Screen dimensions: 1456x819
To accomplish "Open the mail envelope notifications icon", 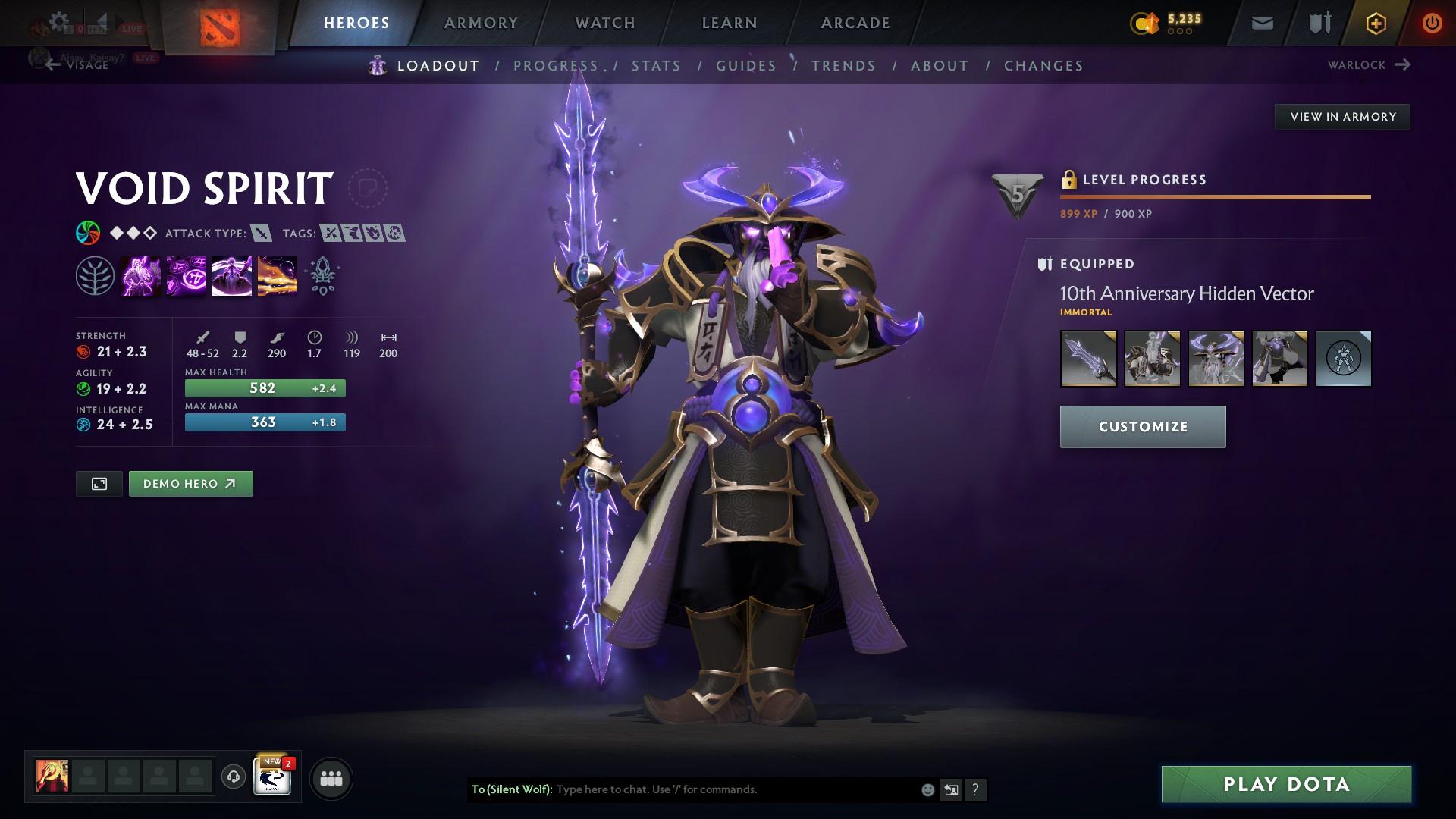I will click(1261, 23).
